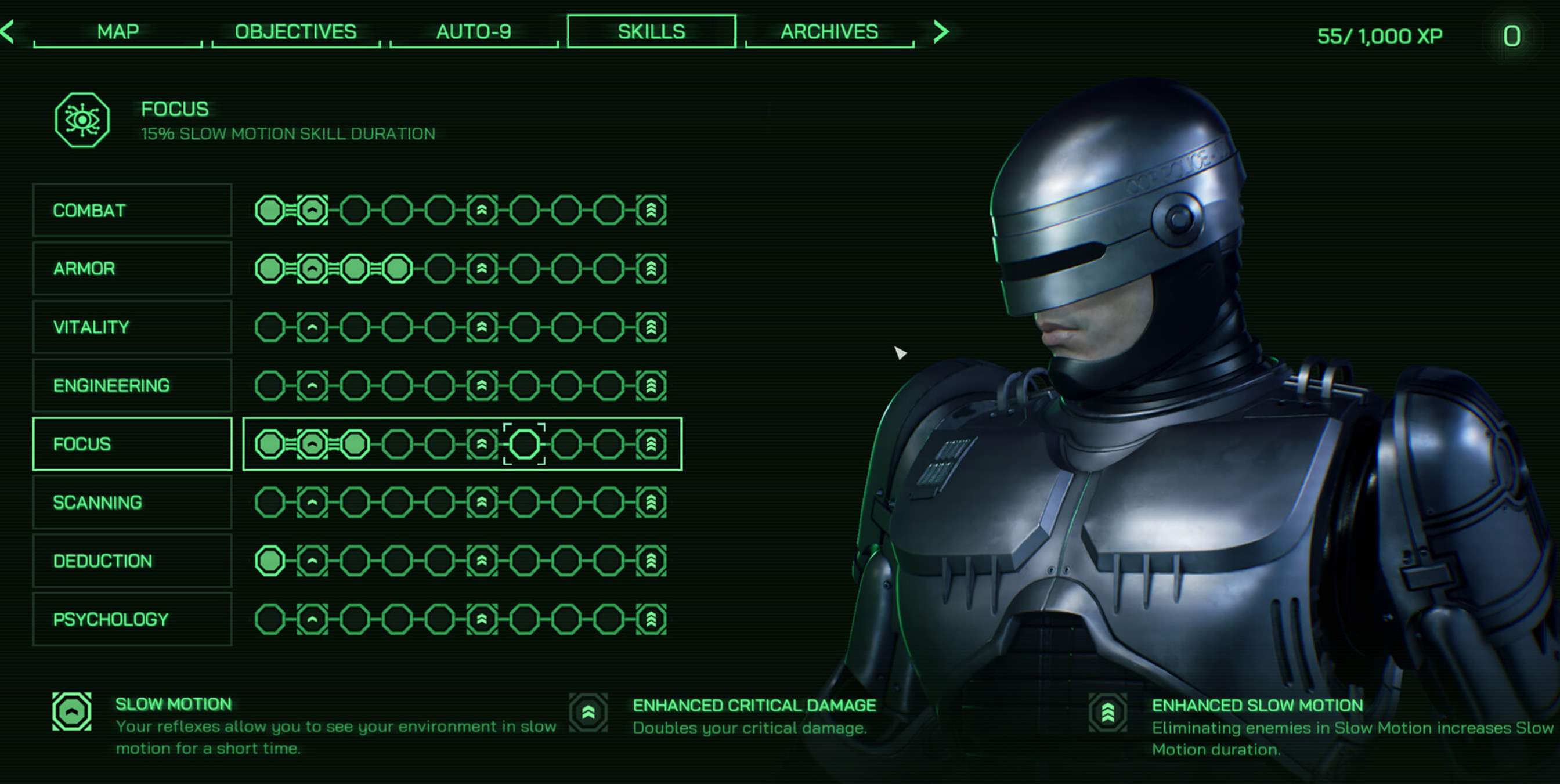Viewport: 1560px width, 784px height.
Task: Open the SCANNING skill tree
Action: (132, 503)
